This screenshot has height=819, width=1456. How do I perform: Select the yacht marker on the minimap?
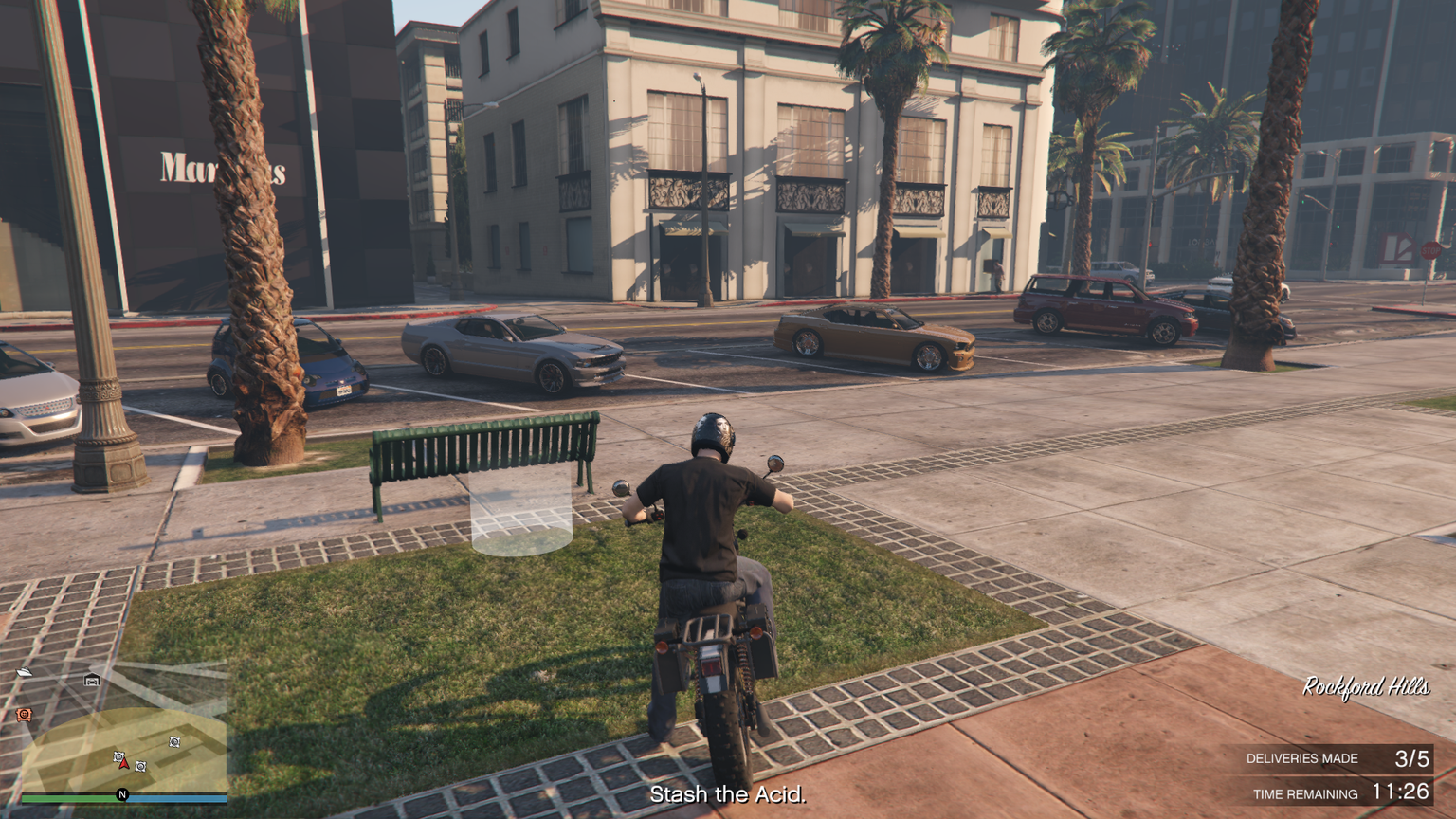pos(25,673)
